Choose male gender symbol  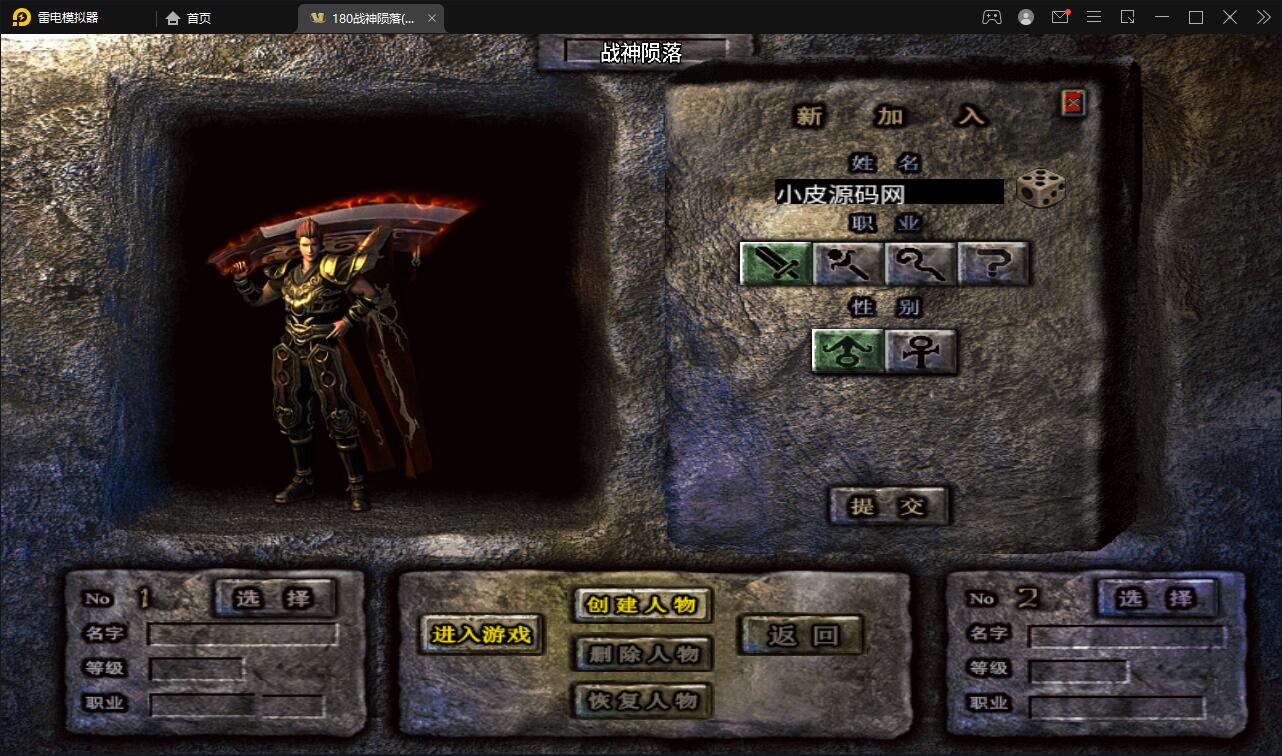[x=848, y=351]
